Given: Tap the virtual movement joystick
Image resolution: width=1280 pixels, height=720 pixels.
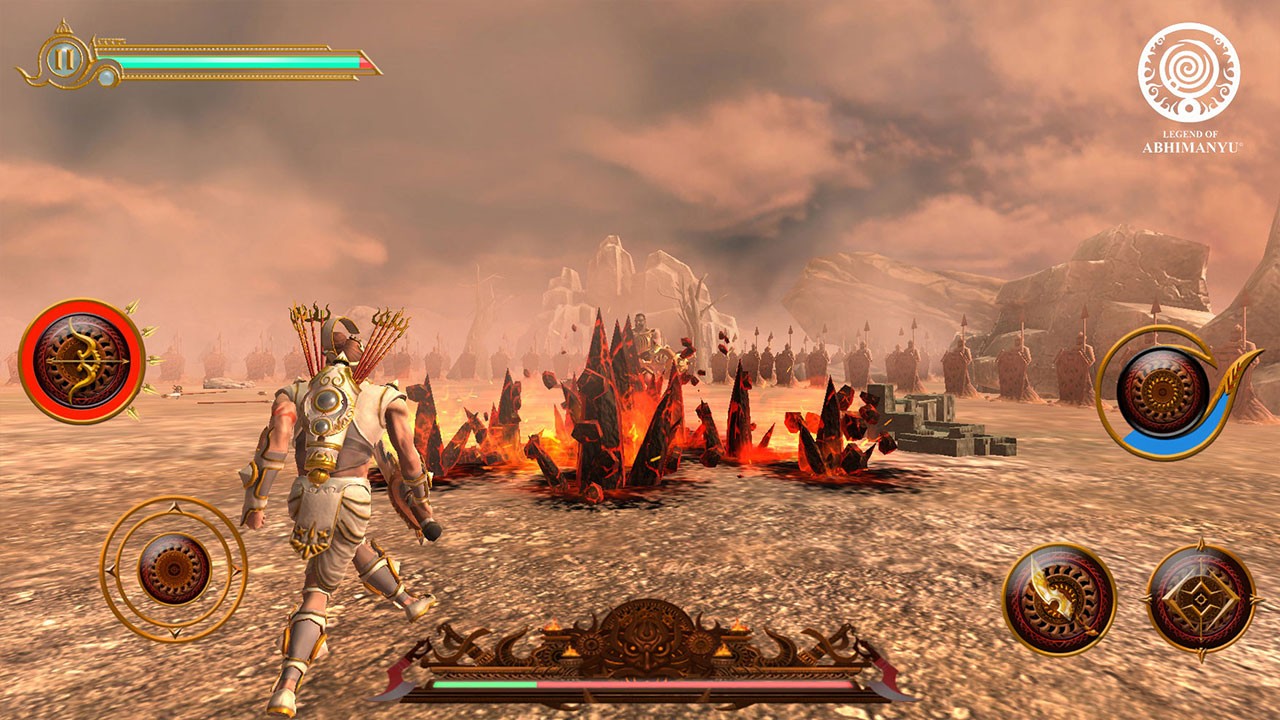Looking at the screenshot, I should tap(174, 568).
